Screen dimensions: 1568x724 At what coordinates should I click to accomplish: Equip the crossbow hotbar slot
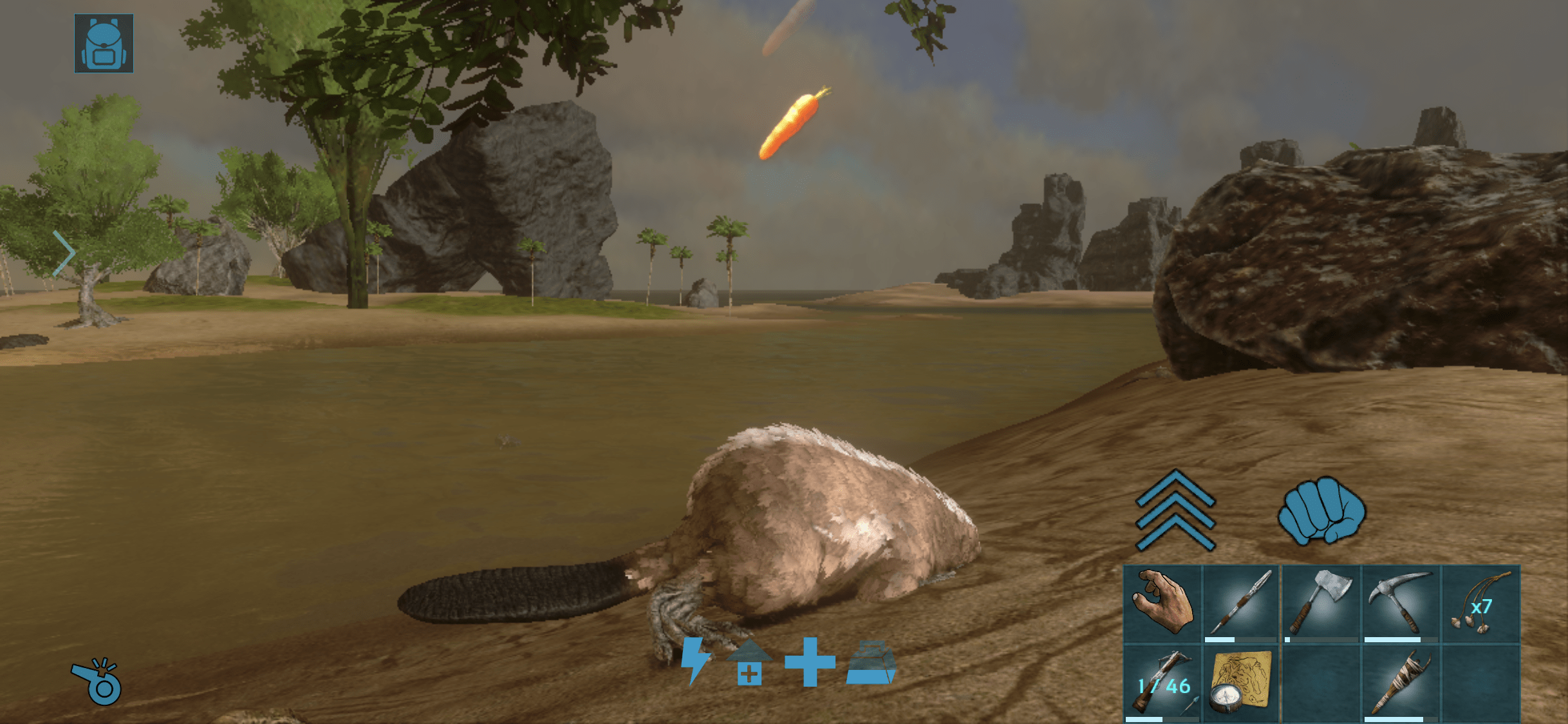pos(1162,683)
